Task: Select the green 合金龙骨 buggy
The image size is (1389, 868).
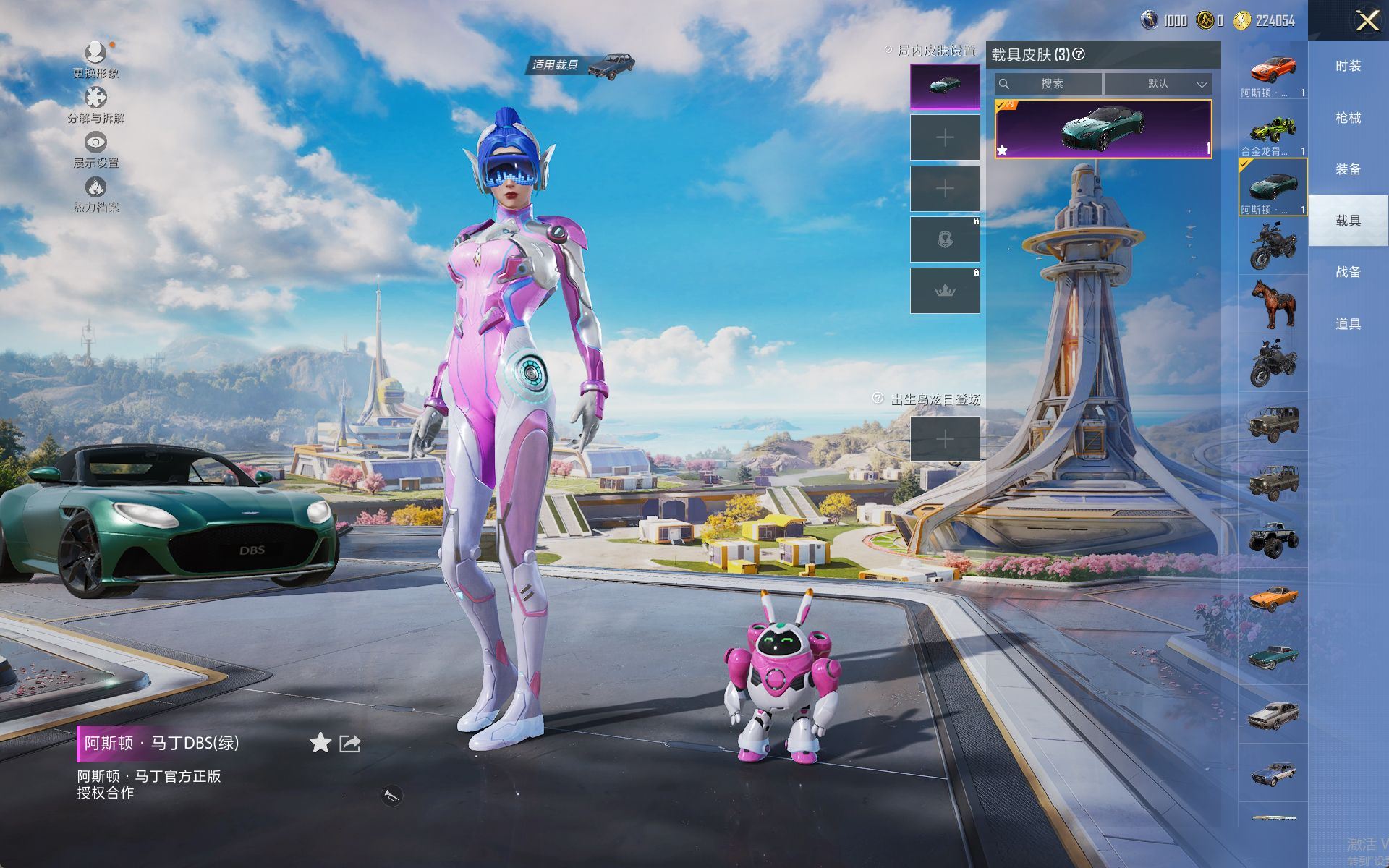Action: point(1273,129)
